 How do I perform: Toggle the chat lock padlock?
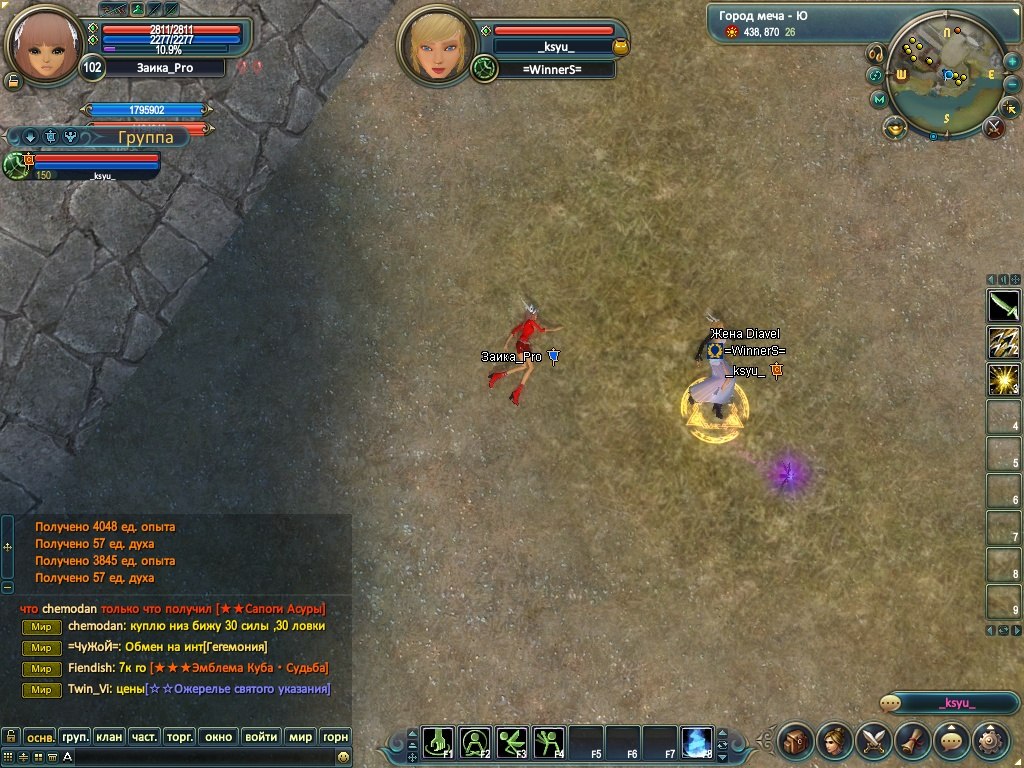(11, 737)
